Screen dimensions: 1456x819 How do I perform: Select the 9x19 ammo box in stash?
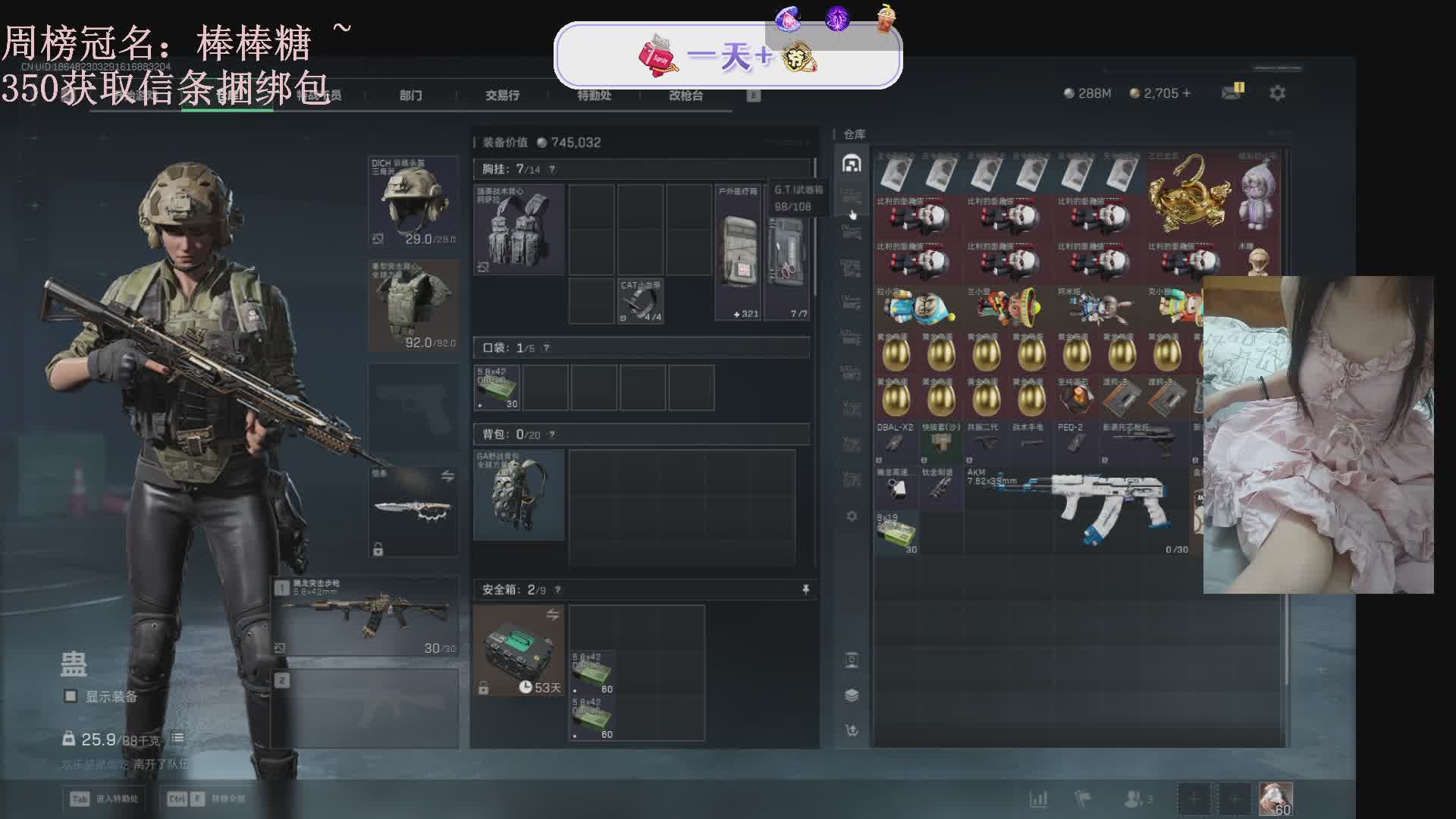click(x=896, y=533)
